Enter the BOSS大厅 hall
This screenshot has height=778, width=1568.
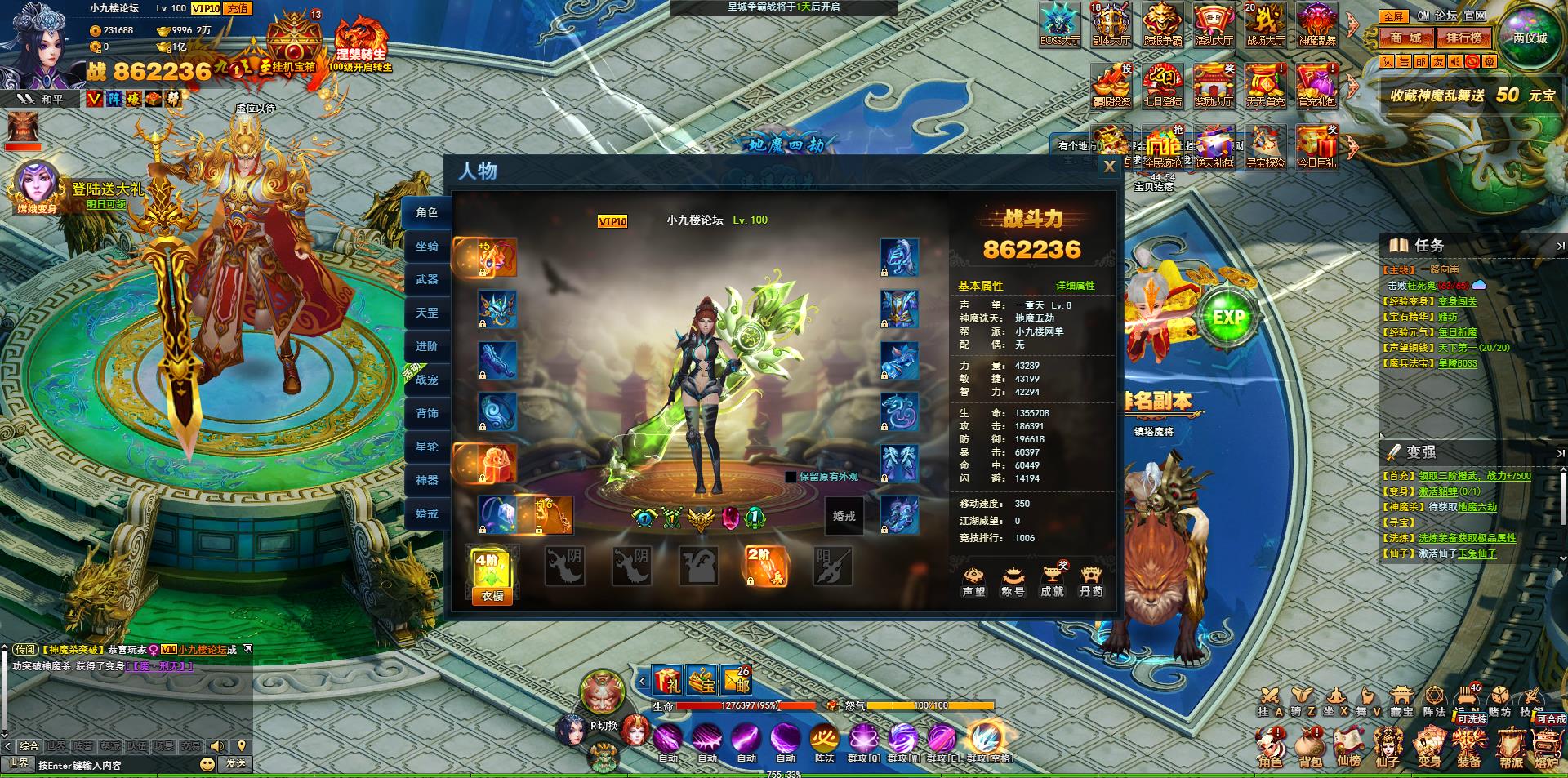pos(1060,24)
